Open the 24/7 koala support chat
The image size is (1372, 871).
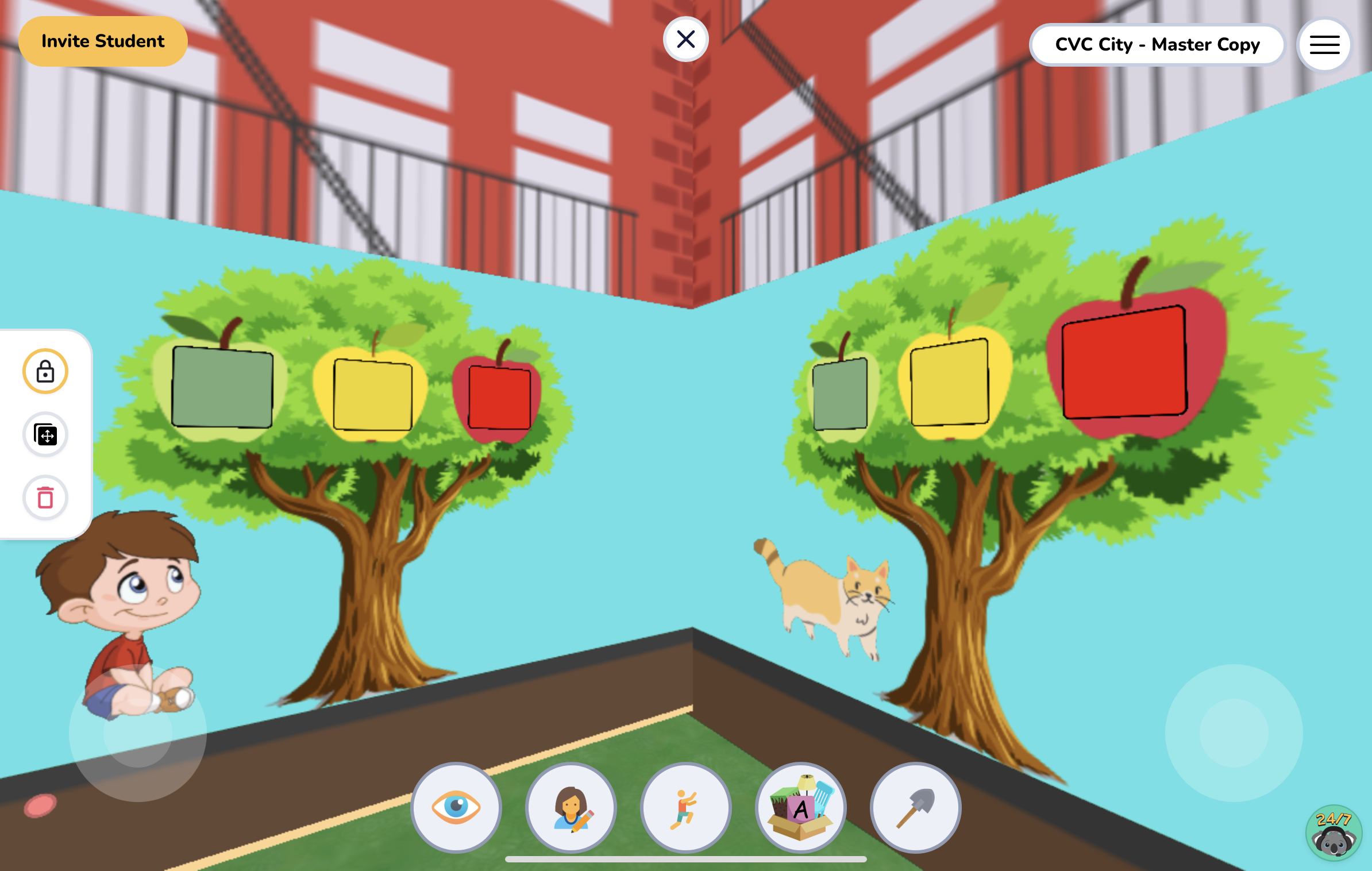(x=1333, y=832)
